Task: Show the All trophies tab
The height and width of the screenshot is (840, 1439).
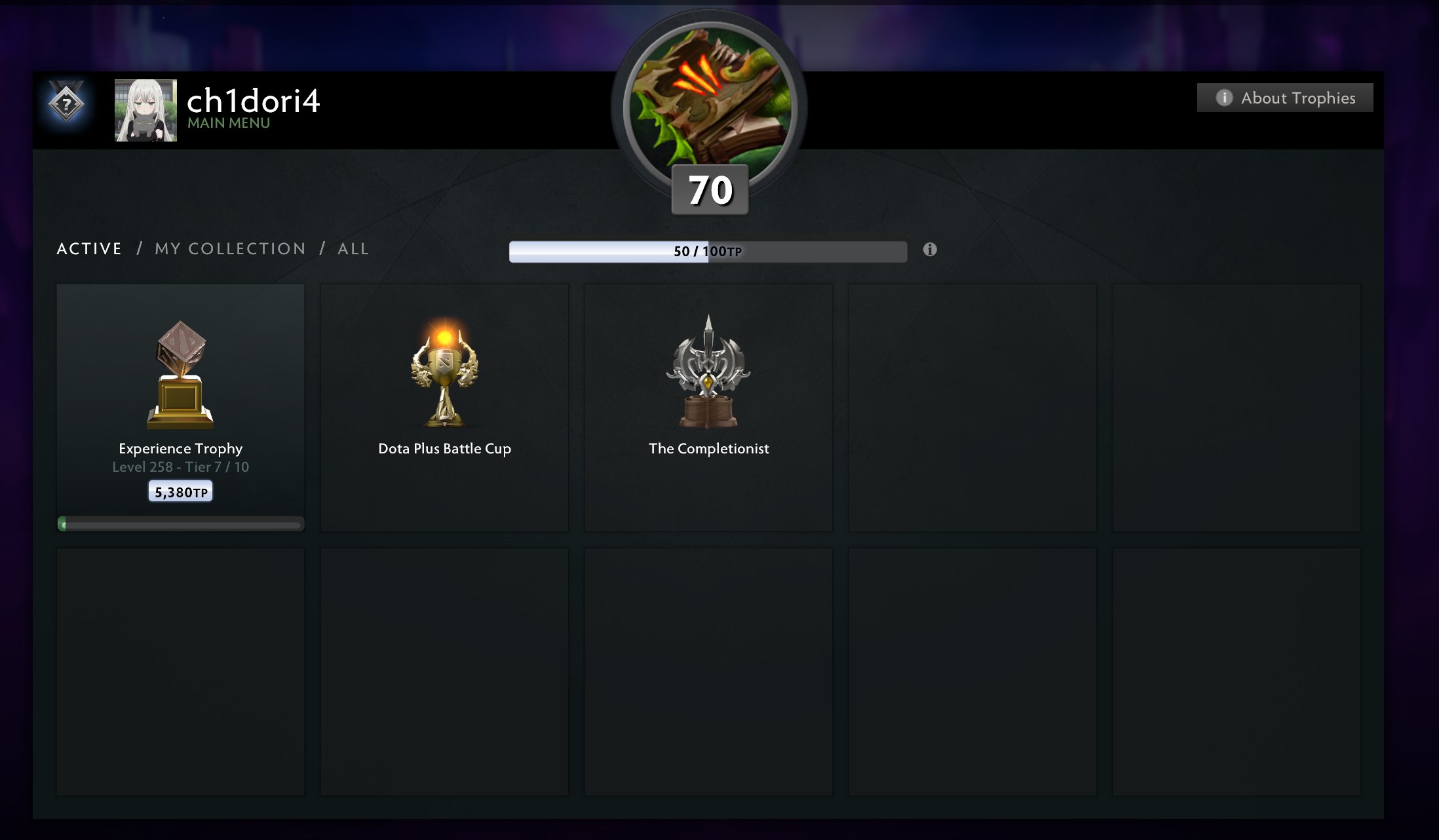Action: click(x=353, y=249)
